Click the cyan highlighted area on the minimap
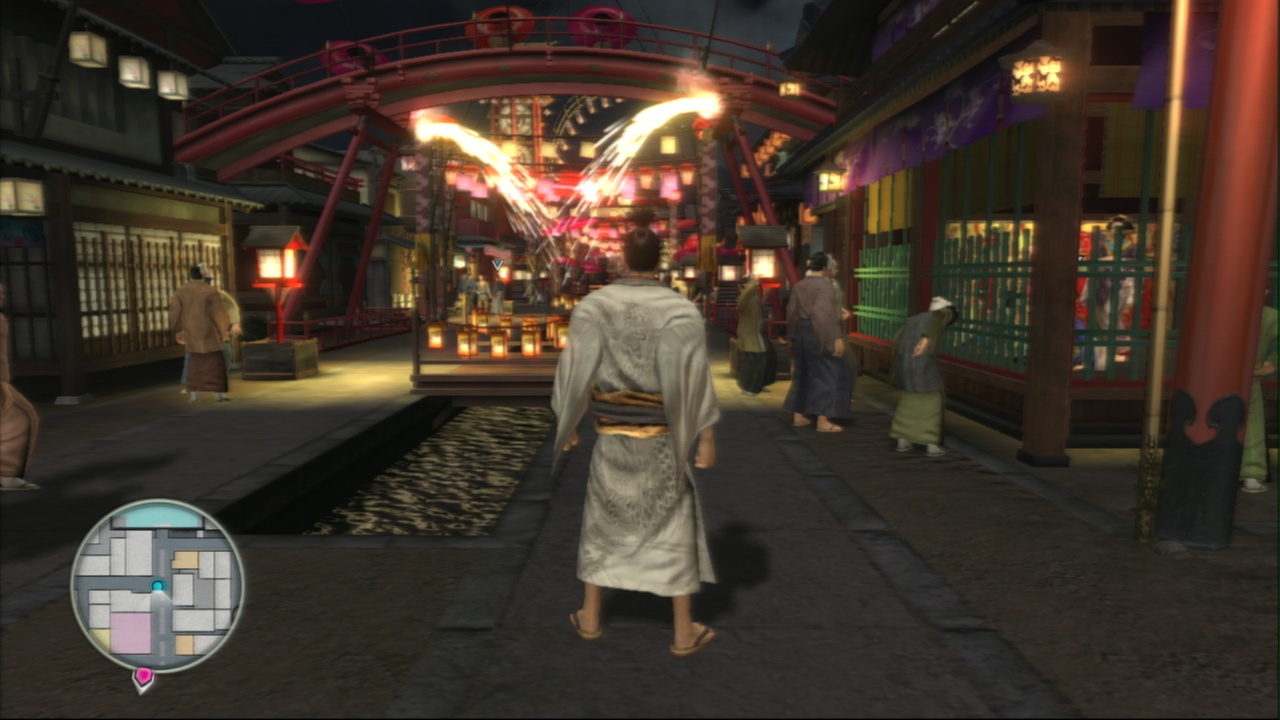 [x=160, y=519]
